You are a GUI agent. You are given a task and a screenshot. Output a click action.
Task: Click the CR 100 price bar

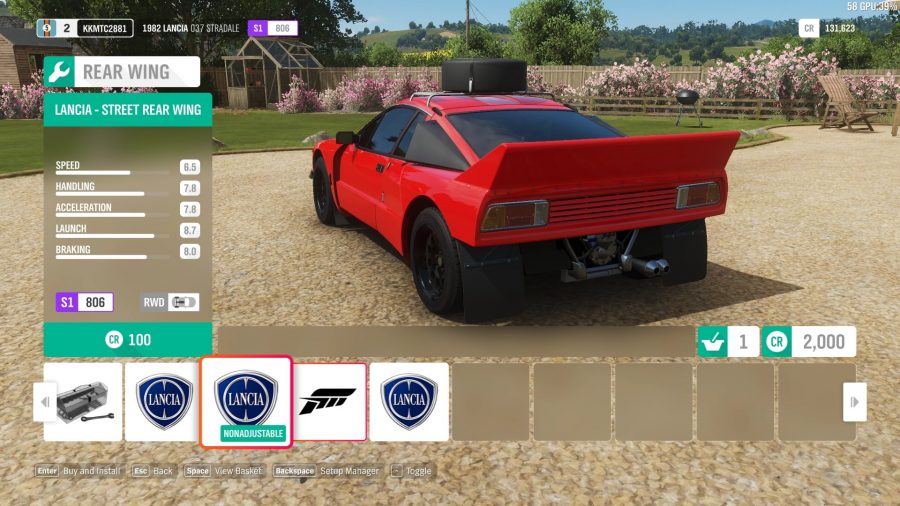point(128,340)
